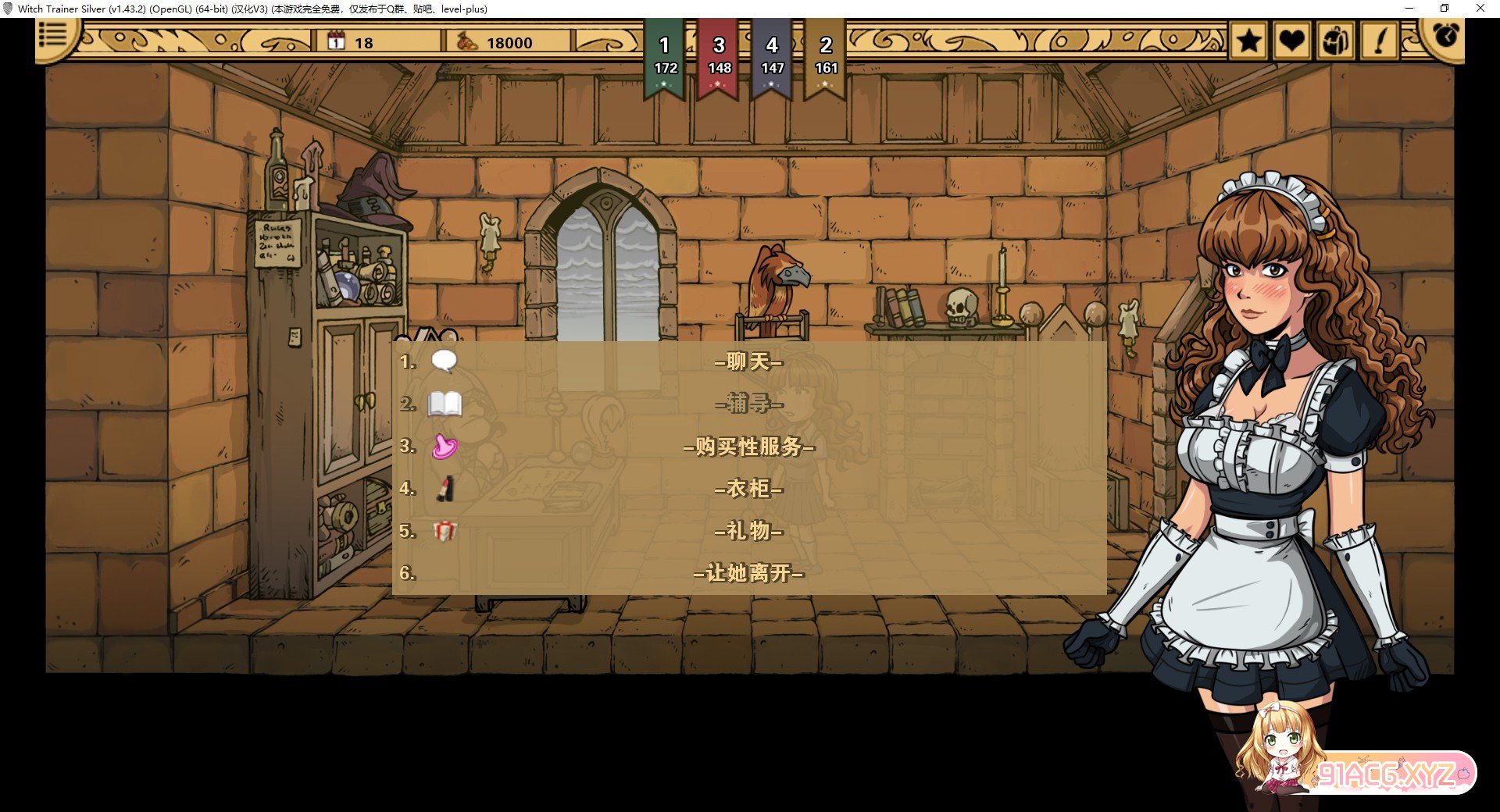The image size is (1500, 812).
Task: Open the 衣柜 wardrobe option
Action: (x=748, y=489)
